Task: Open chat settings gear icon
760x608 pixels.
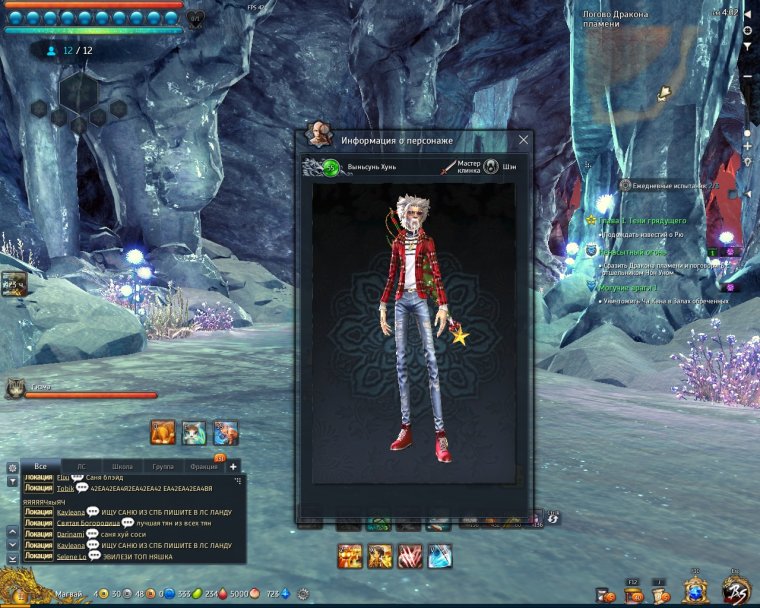Action: point(12,467)
